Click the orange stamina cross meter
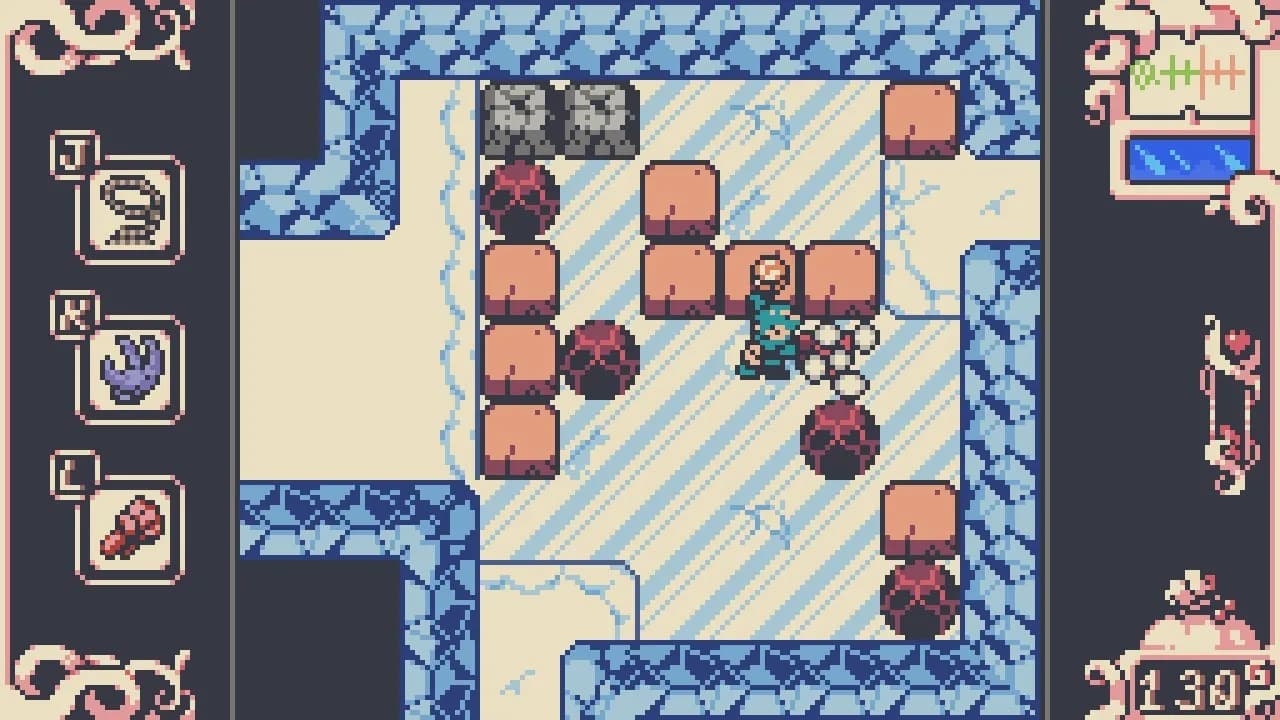 click(1222, 72)
